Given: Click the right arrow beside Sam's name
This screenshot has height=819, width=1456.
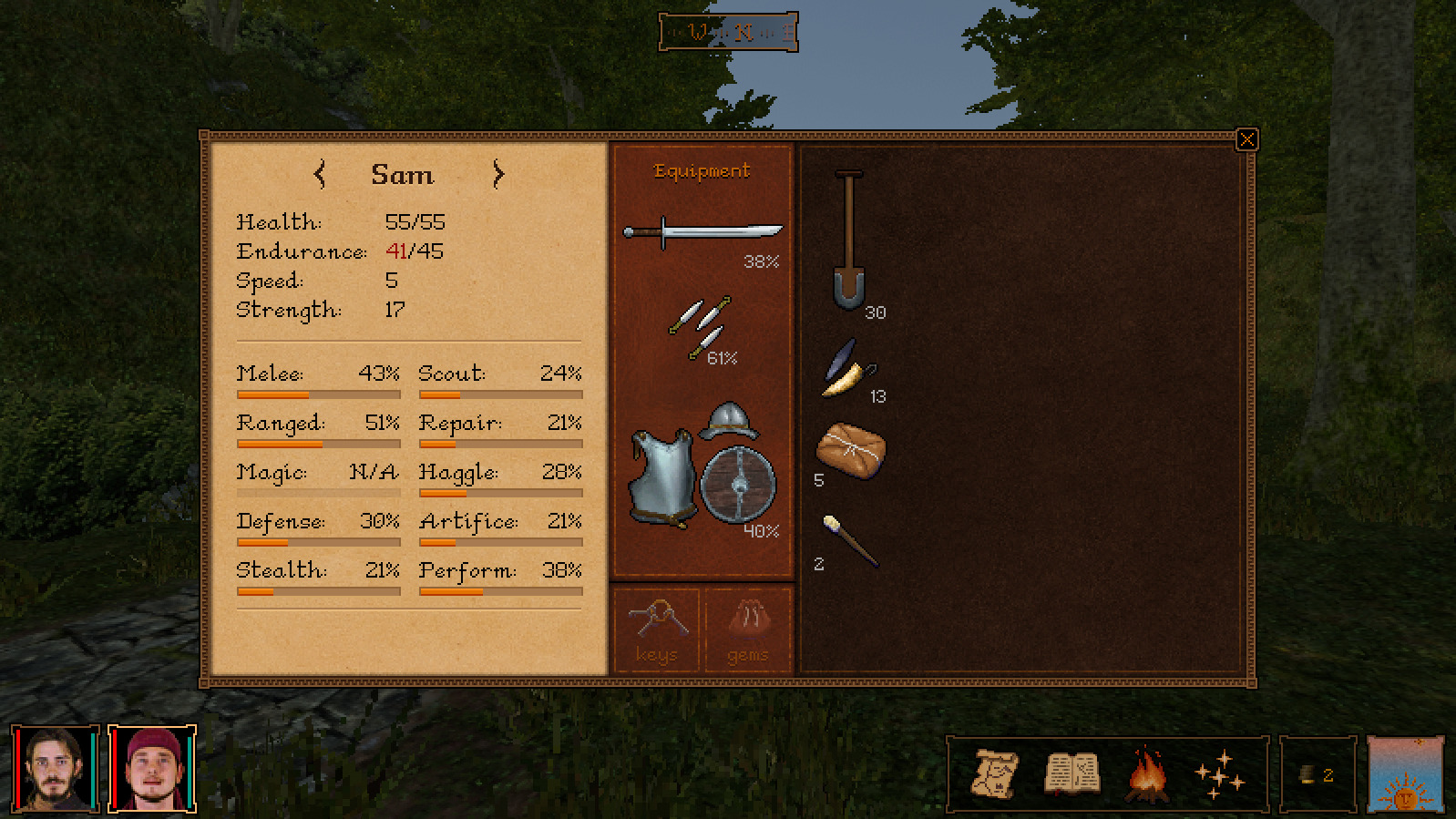Looking at the screenshot, I should [497, 175].
